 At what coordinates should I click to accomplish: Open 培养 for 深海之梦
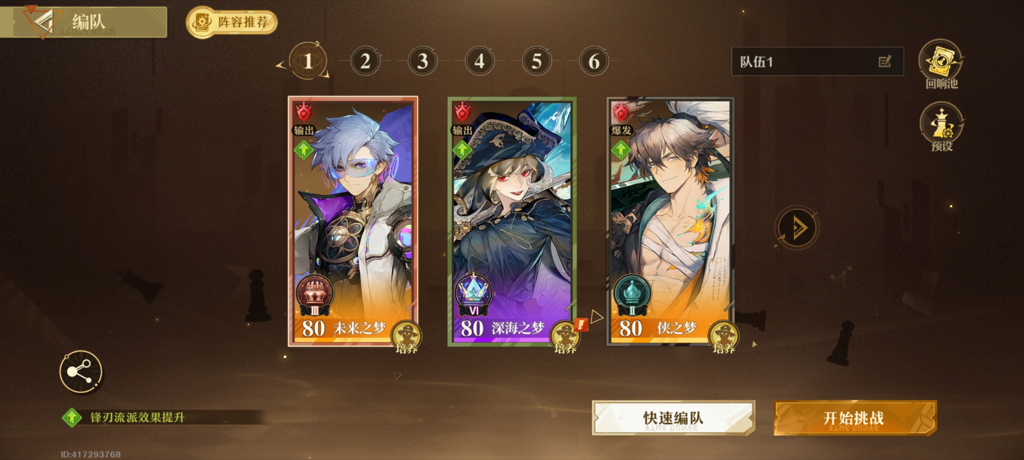click(x=566, y=337)
